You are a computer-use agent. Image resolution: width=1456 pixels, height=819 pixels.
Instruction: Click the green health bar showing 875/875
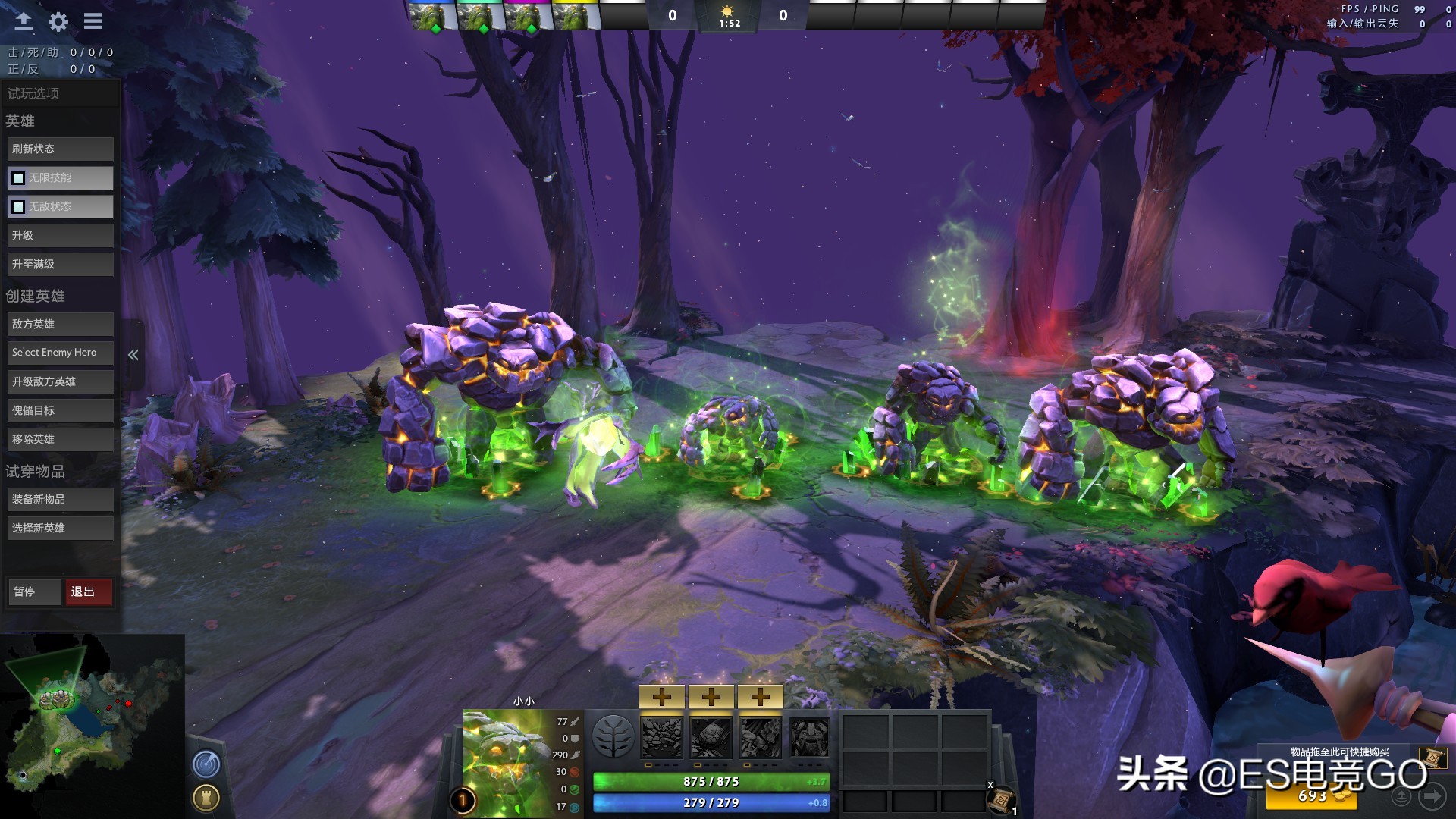pyautogui.click(x=711, y=782)
